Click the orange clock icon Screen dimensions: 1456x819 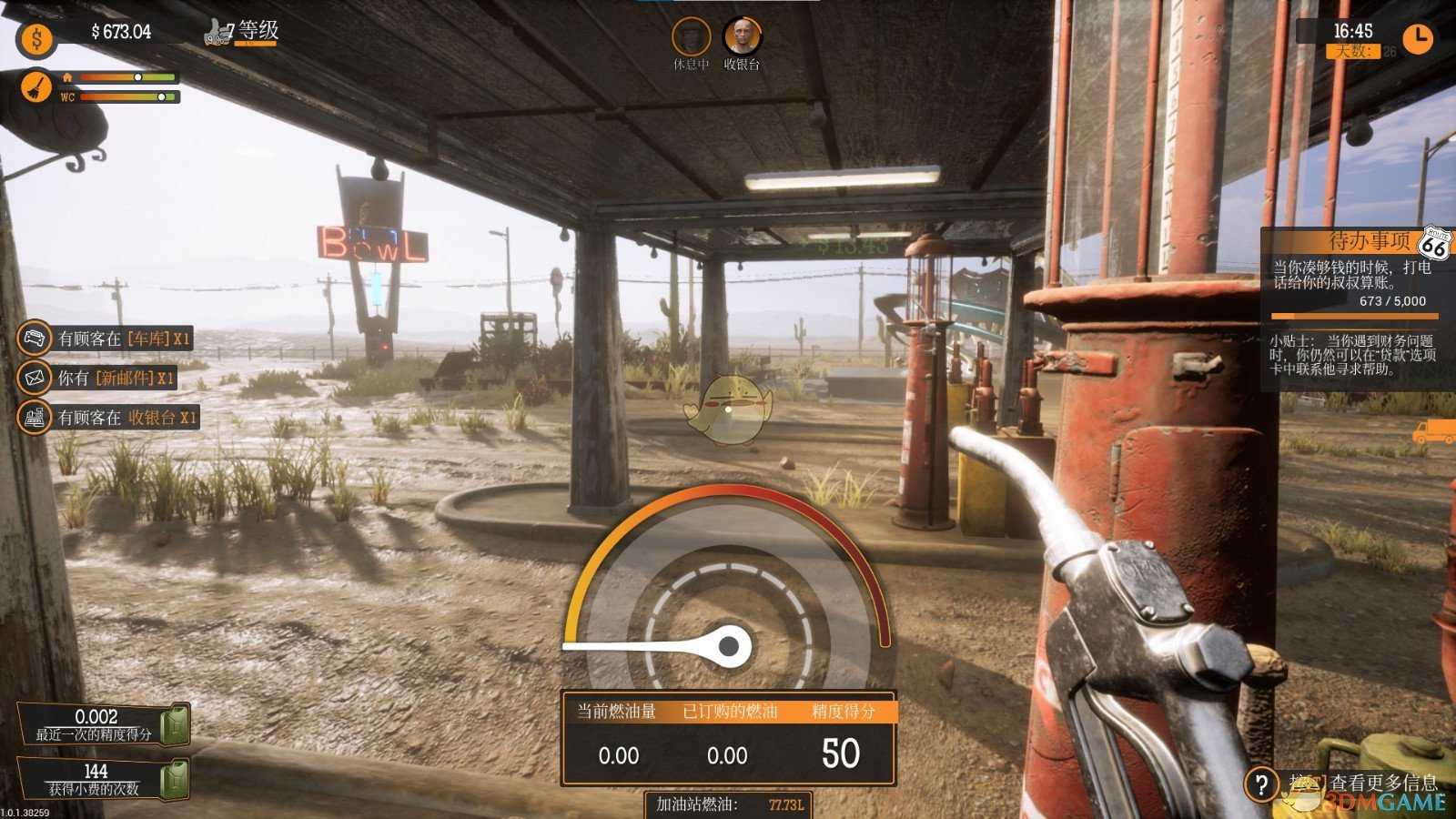(1417, 38)
